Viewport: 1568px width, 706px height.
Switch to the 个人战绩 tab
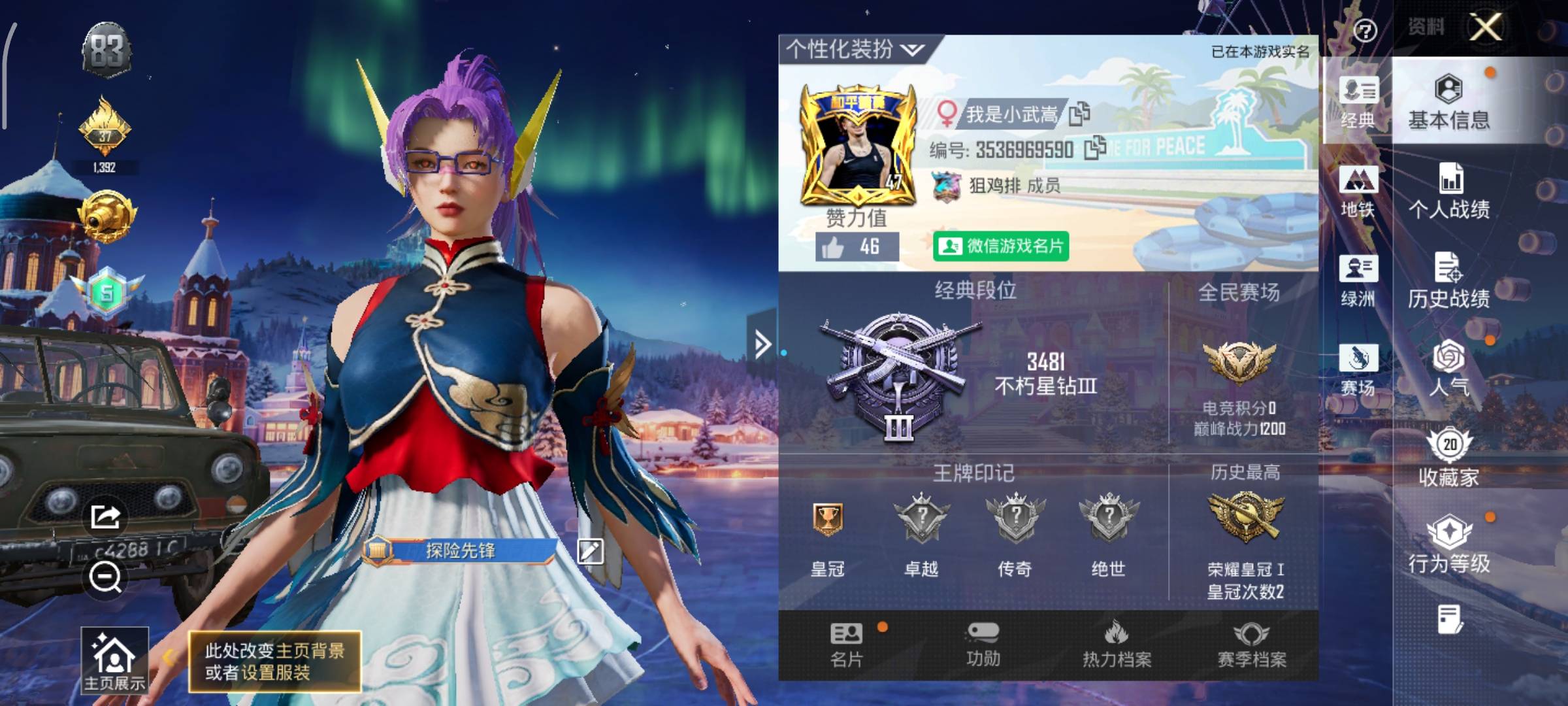[1449, 192]
